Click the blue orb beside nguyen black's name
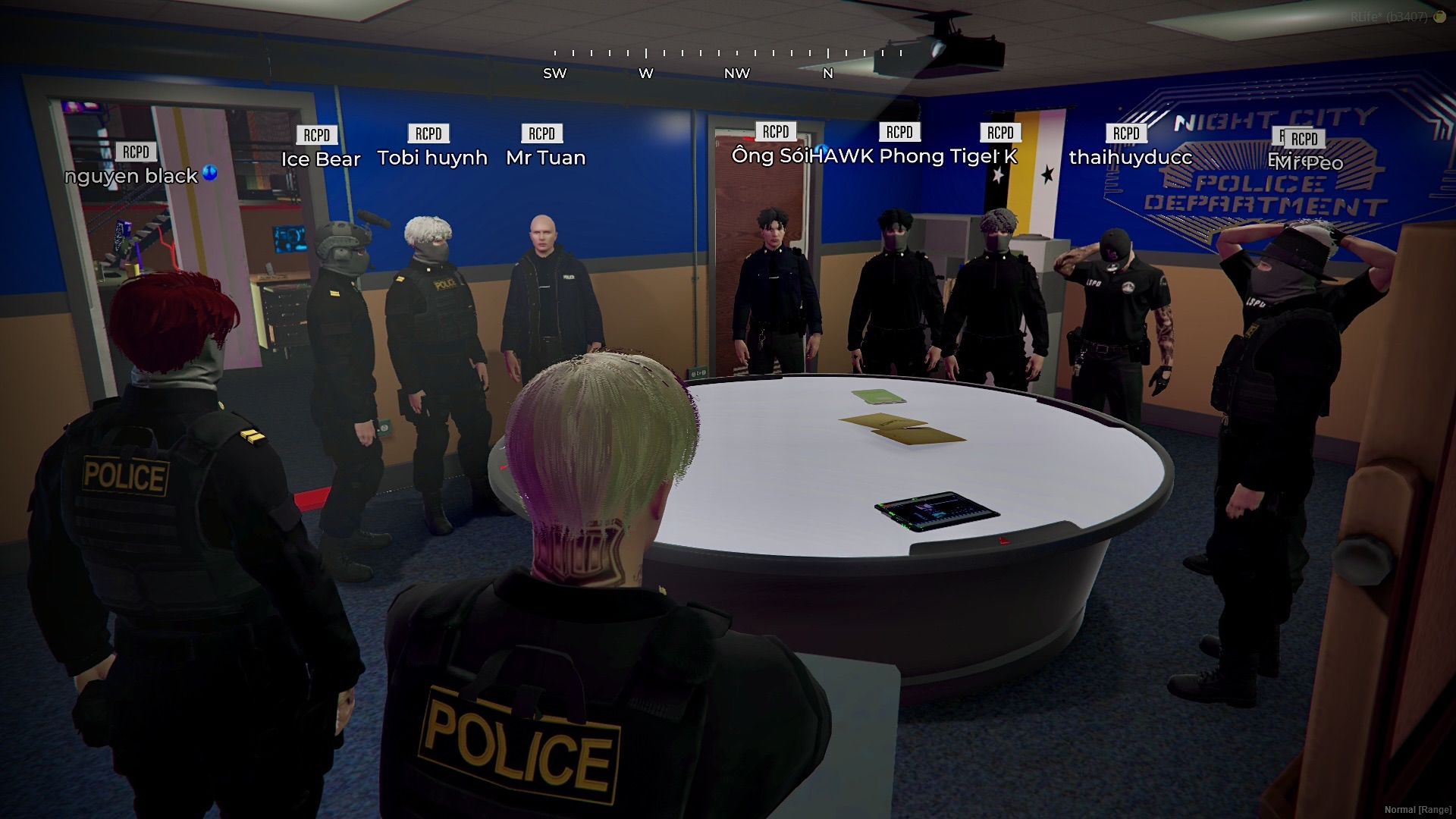Viewport: 1456px width, 819px height. point(210,174)
